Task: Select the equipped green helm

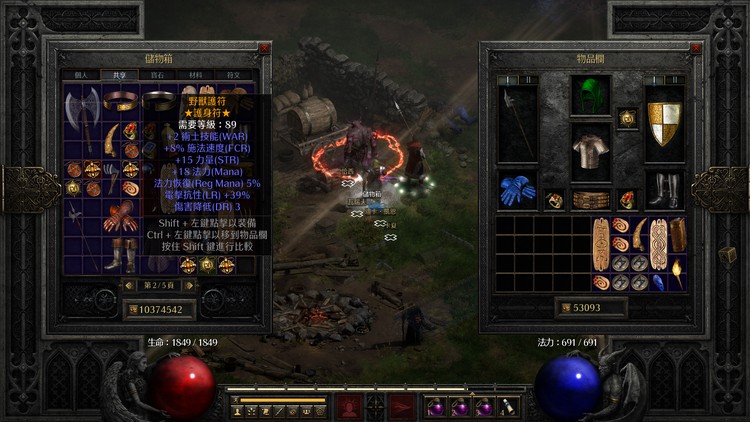Action: point(590,97)
